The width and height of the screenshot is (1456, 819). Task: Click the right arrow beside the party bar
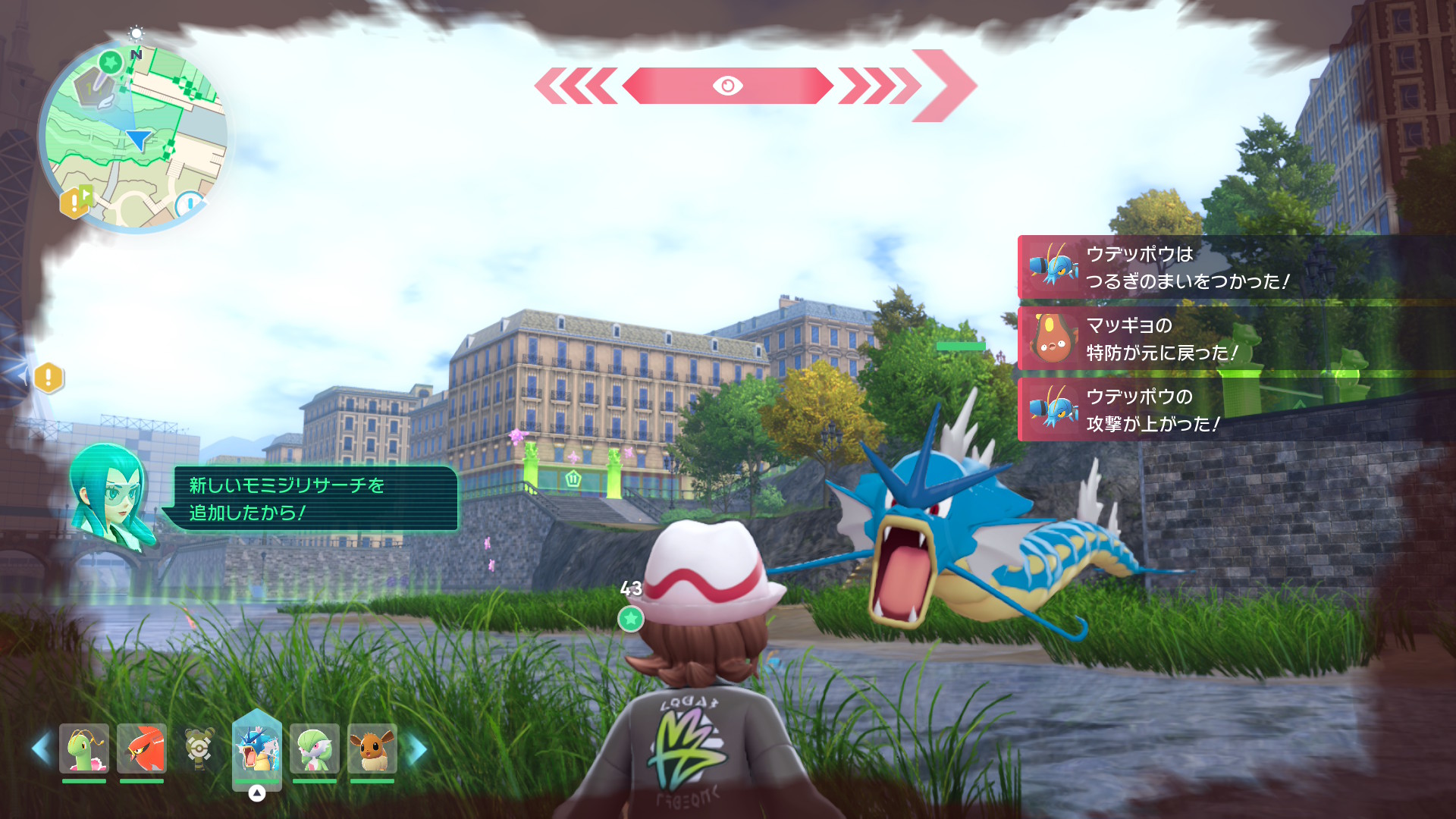(x=417, y=748)
